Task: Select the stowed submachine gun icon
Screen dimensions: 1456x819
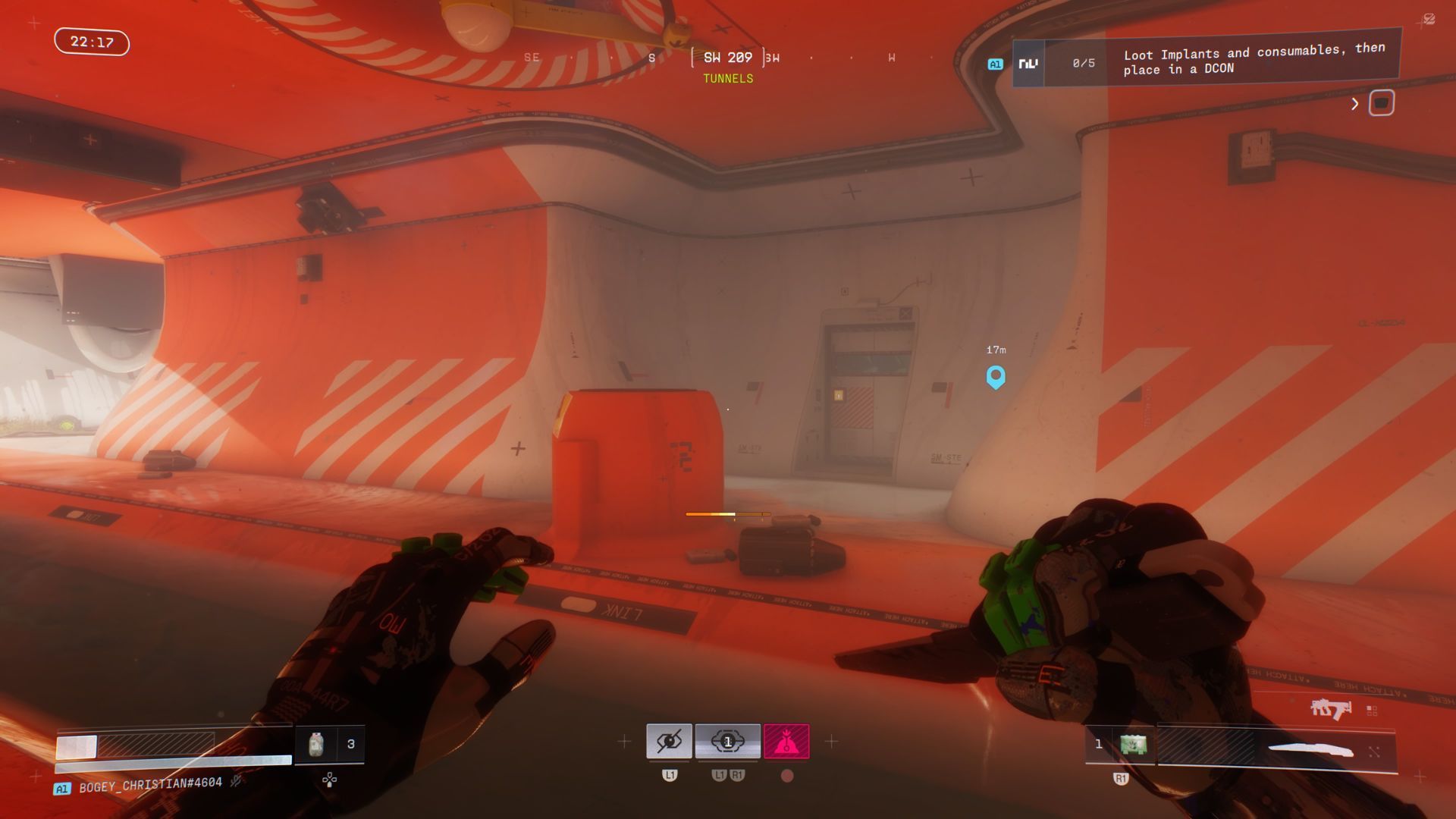Action: coord(1330,709)
